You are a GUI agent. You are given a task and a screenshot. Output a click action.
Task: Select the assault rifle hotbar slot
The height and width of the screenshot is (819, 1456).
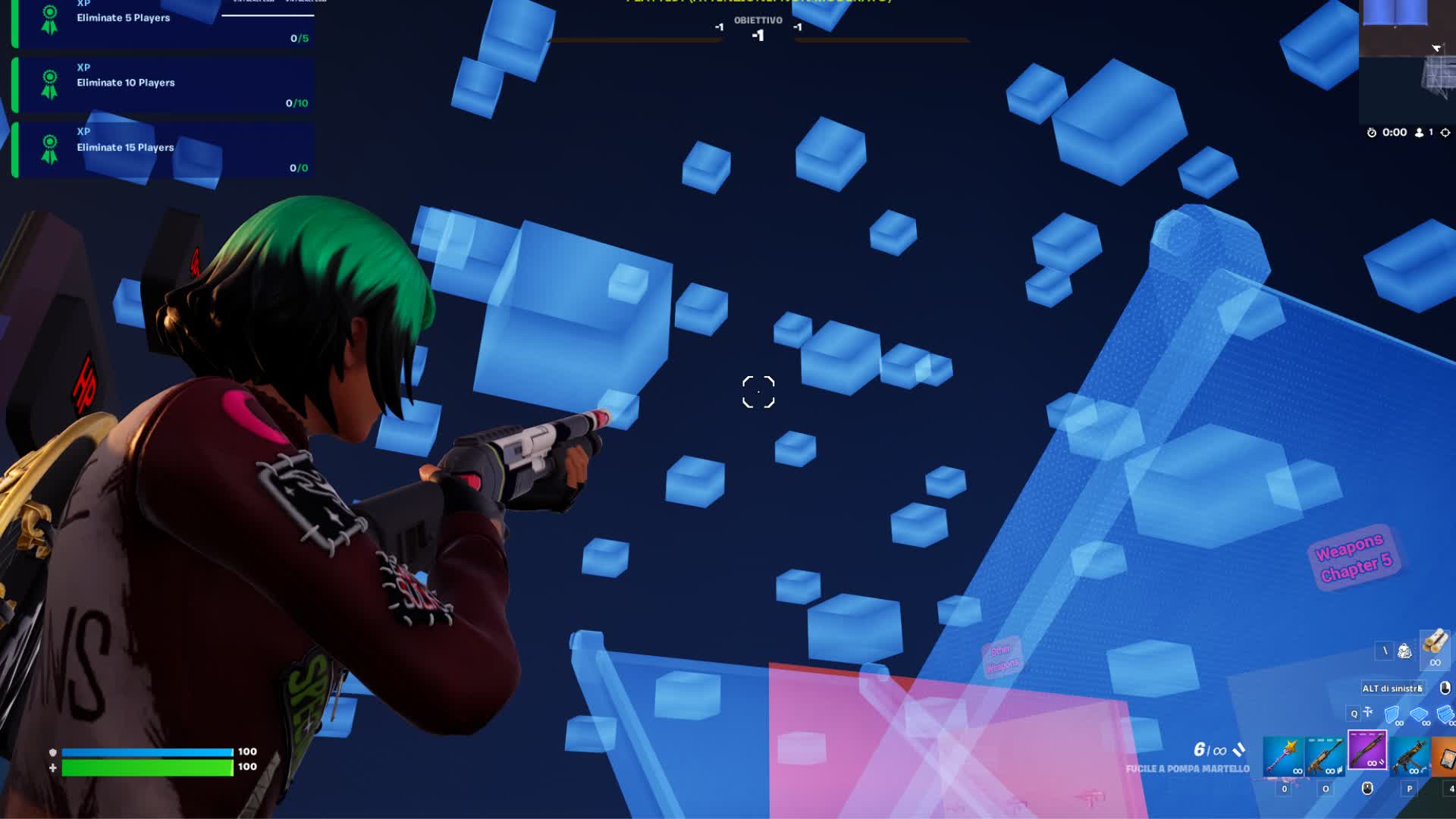(x=1326, y=755)
